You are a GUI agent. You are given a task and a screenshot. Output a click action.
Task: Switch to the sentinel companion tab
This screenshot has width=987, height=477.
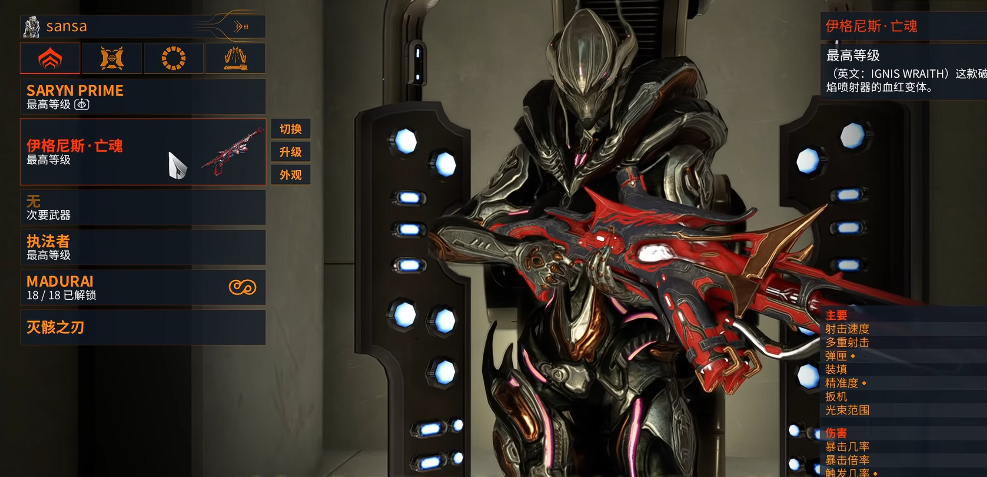pos(112,59)
